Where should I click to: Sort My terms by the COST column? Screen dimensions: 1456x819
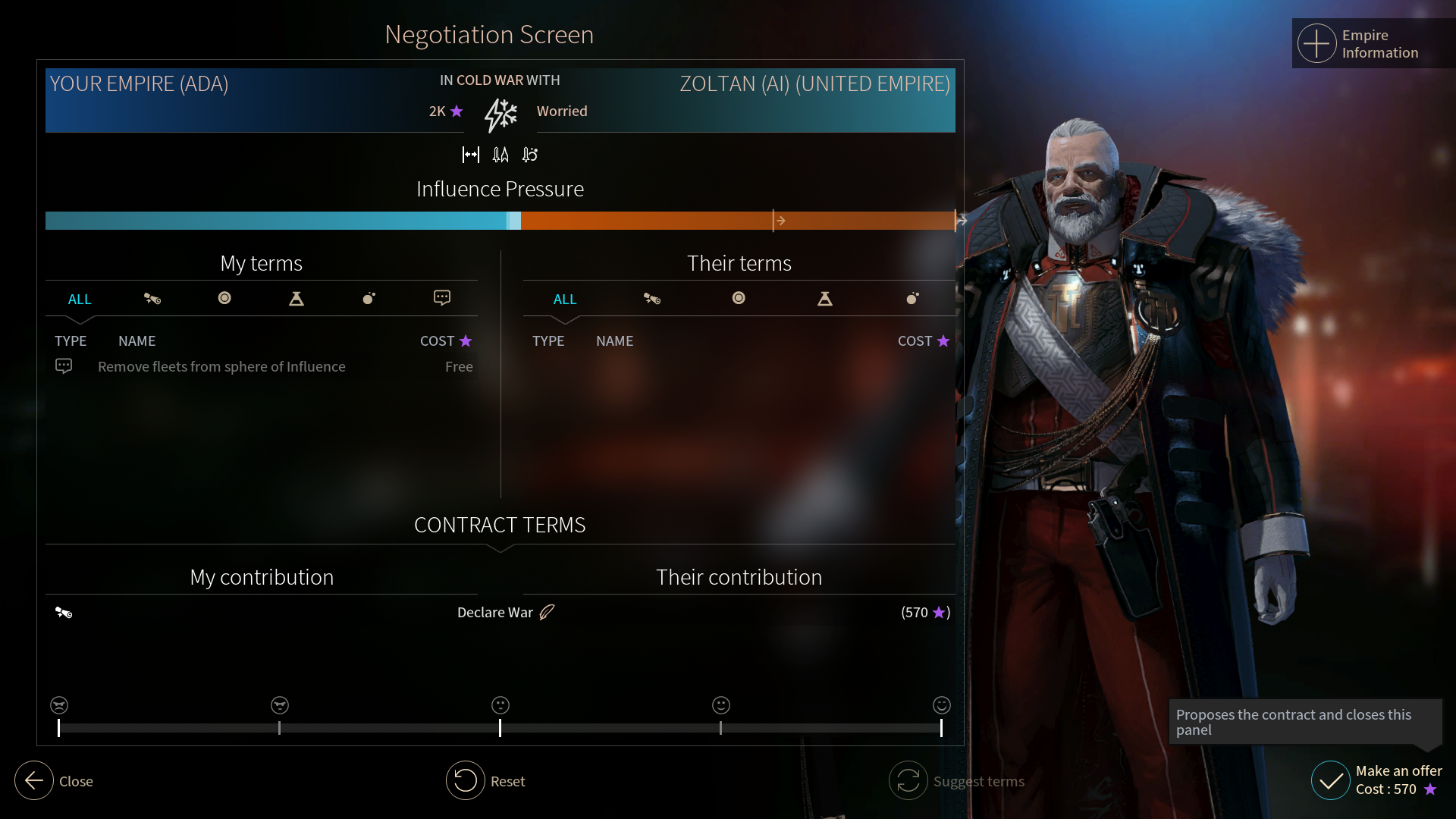pos(445,341)
